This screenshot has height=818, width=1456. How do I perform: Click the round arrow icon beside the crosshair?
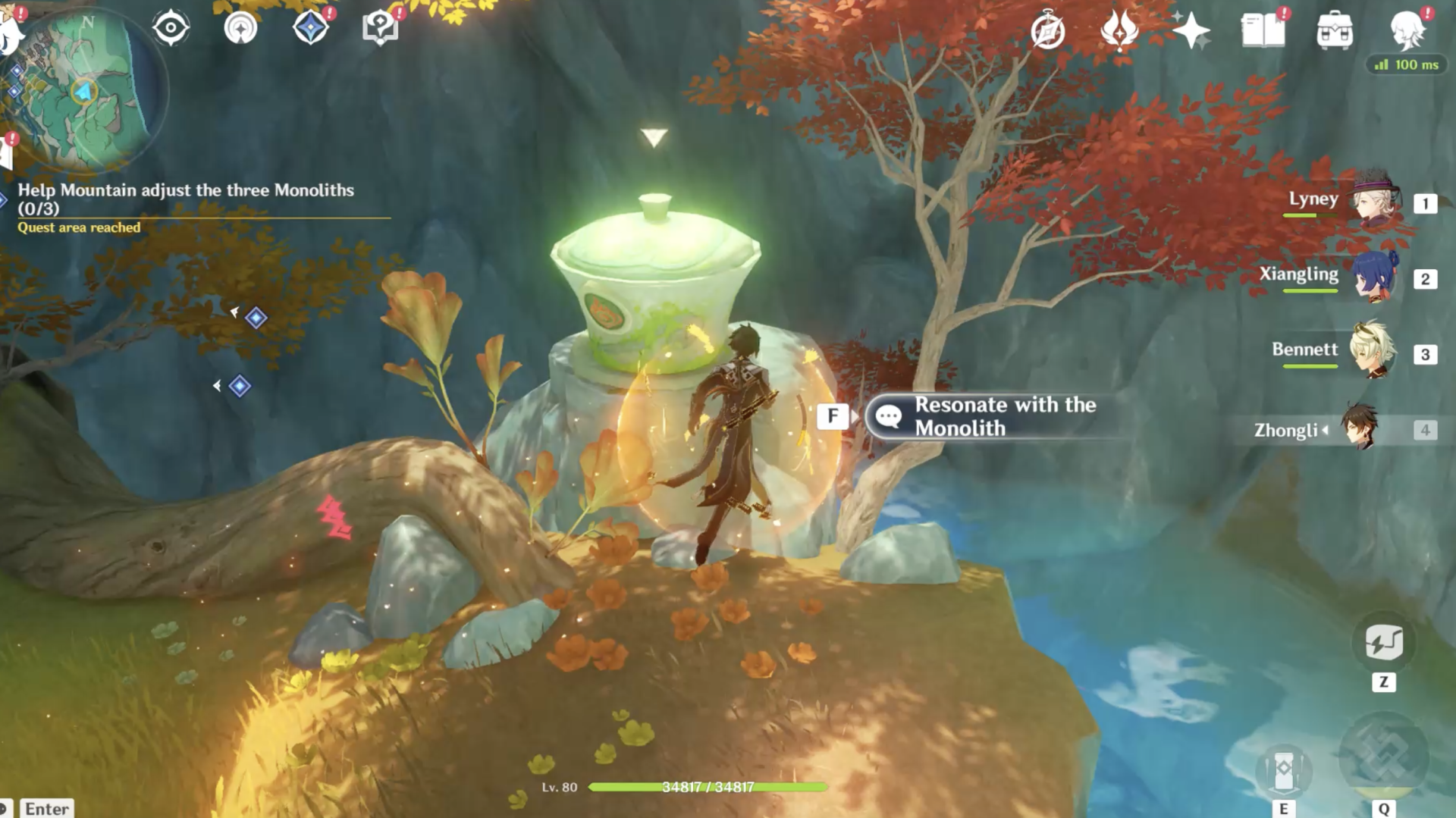click(x=240, y=28)
